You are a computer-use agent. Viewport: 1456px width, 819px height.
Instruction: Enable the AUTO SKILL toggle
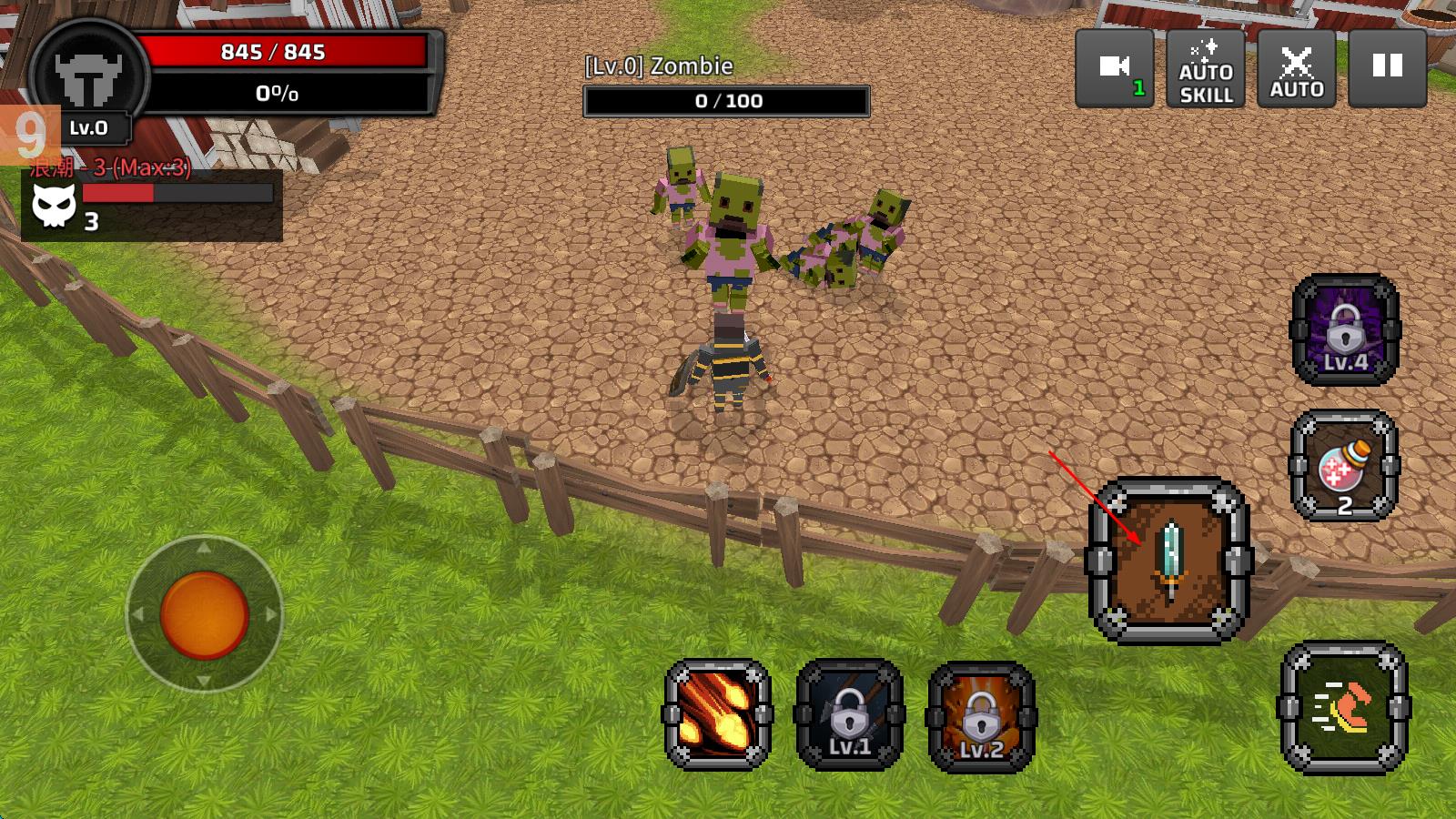[x=1206, y=68]
